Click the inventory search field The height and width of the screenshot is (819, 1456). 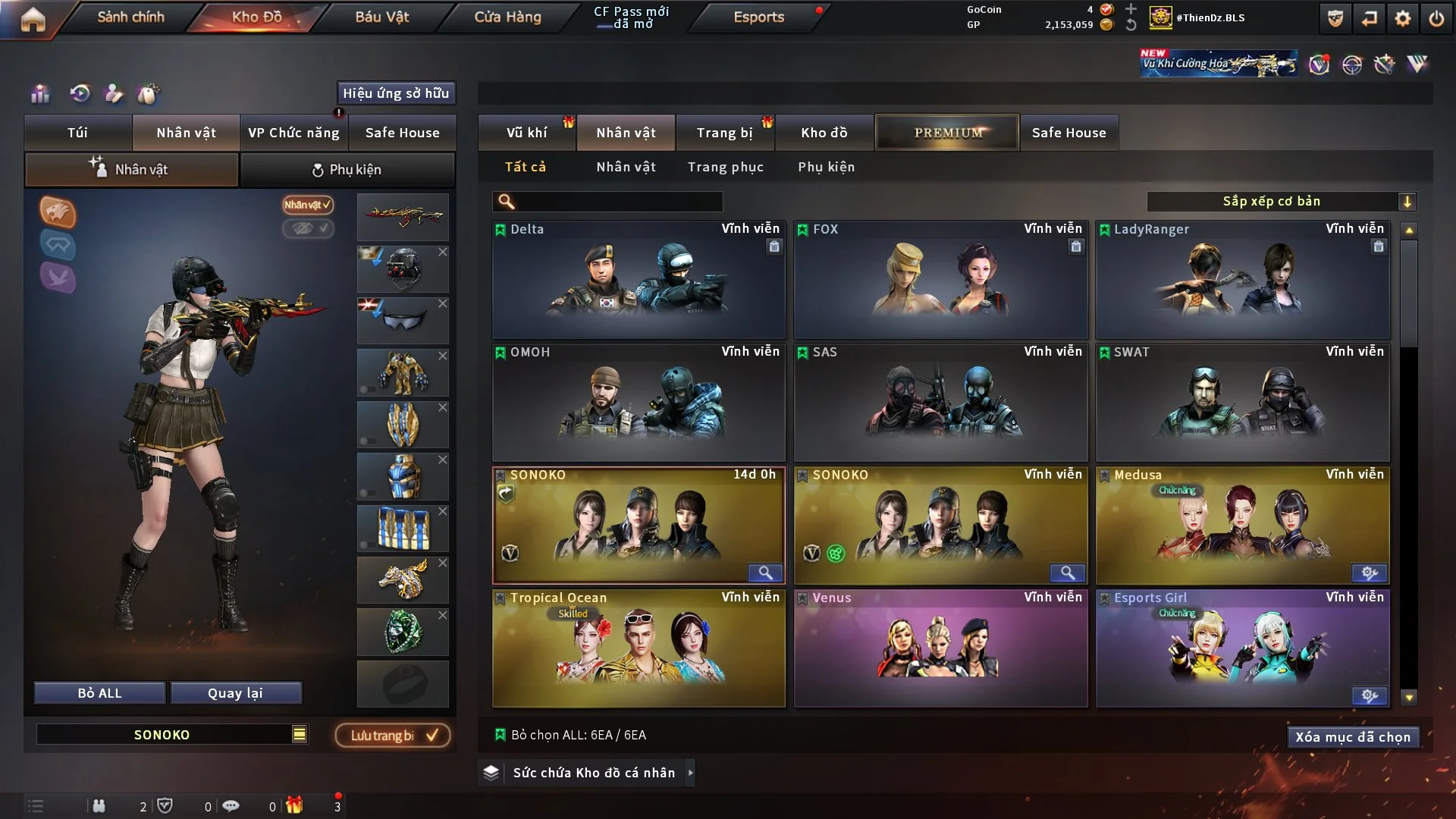618,201
